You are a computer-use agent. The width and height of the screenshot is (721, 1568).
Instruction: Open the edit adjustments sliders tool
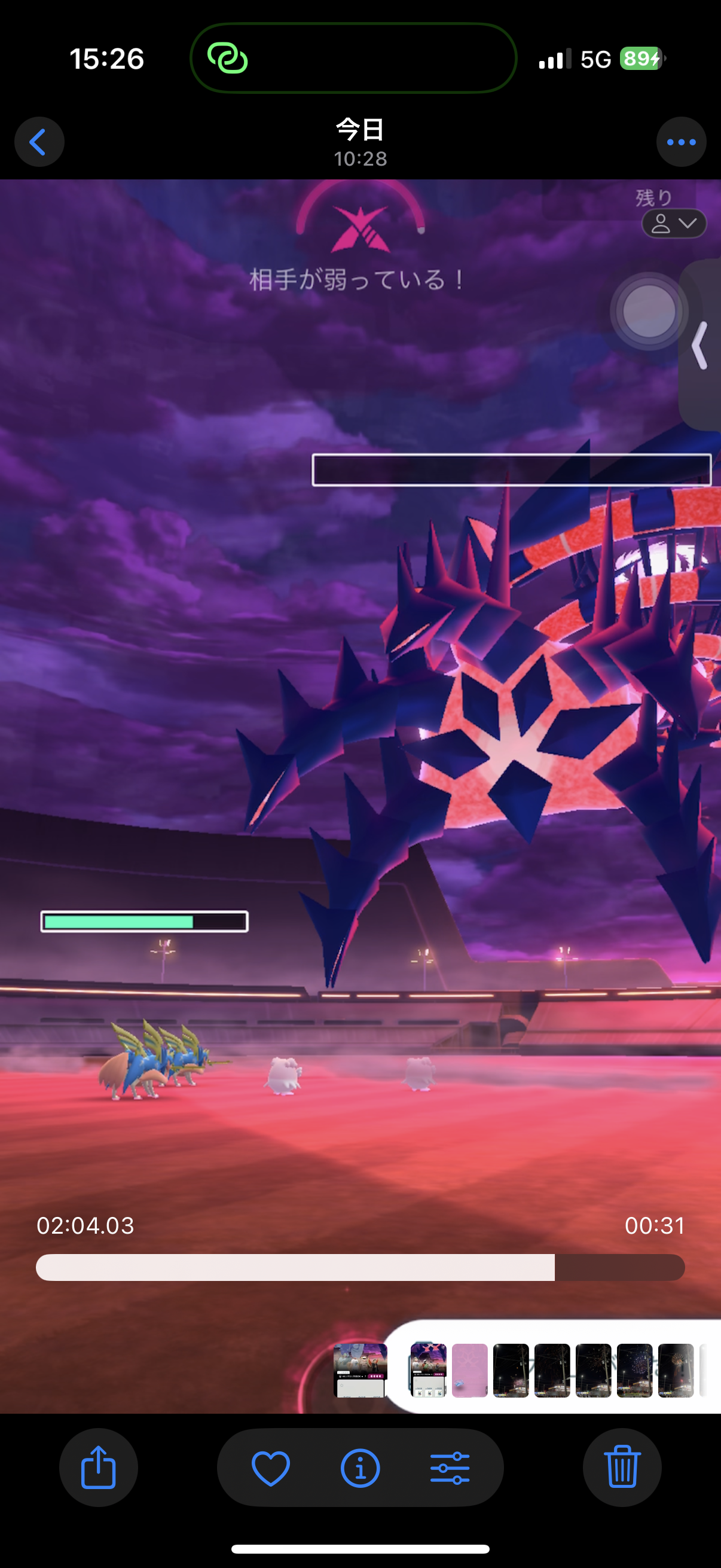pos(450,1468)
